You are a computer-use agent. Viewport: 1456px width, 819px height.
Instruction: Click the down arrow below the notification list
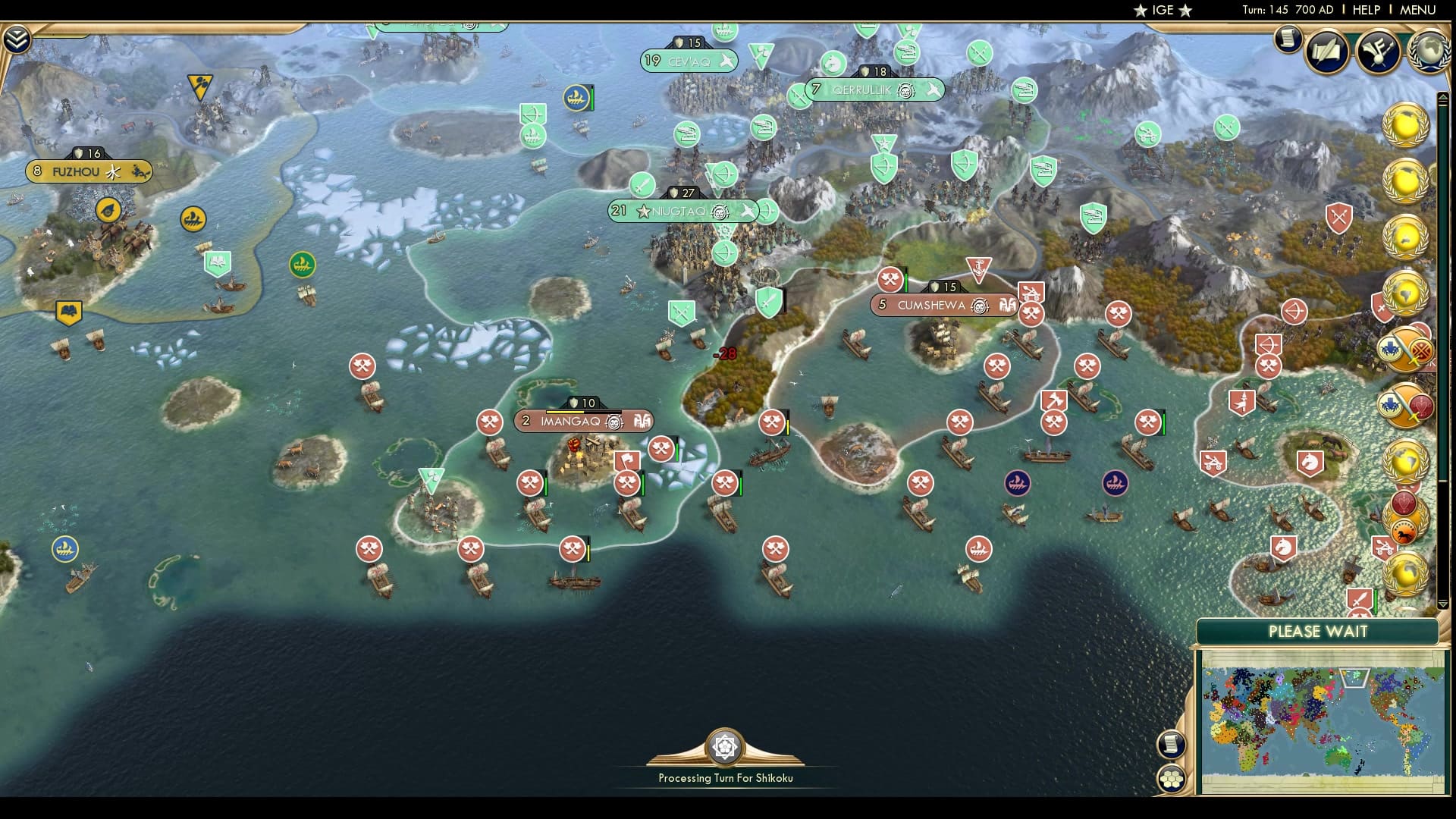[1443, 602]
